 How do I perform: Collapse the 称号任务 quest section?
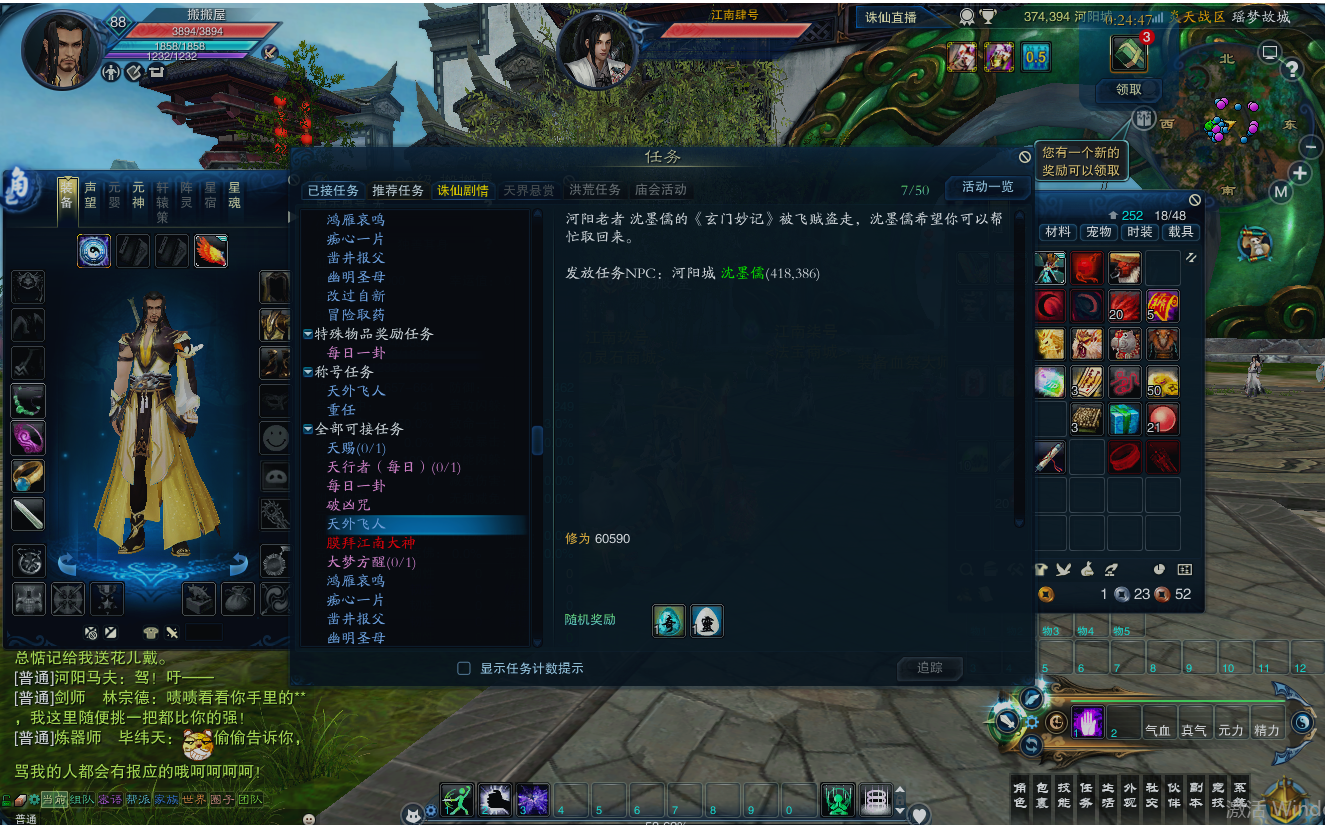[x=307, y=371]
